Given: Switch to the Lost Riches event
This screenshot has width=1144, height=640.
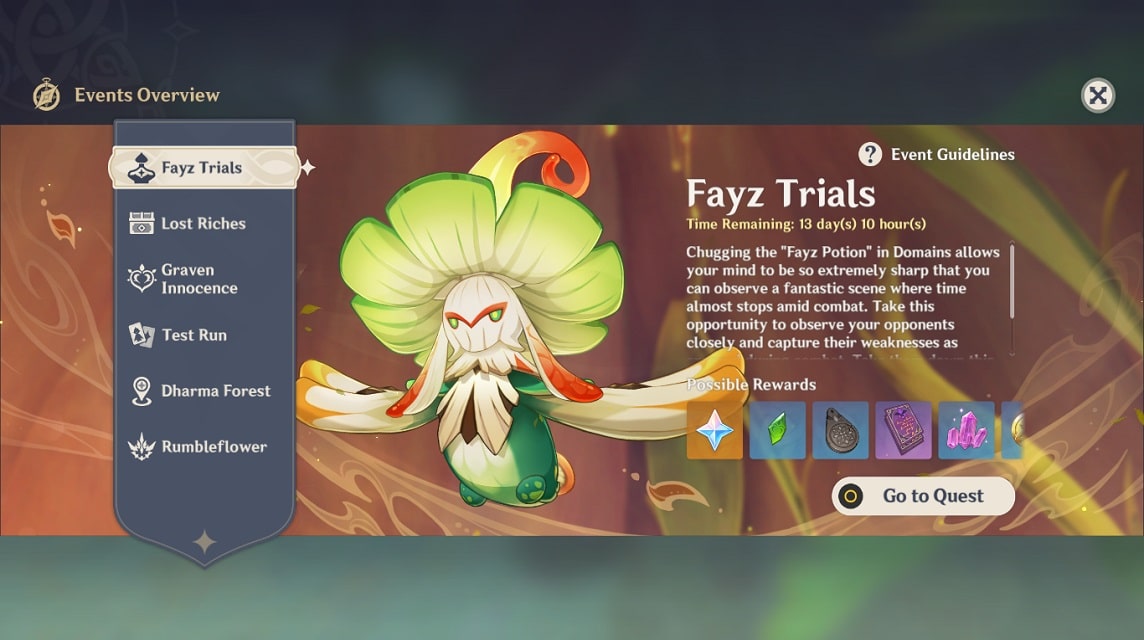Looking at the screenshot, I should coord(203,223).
